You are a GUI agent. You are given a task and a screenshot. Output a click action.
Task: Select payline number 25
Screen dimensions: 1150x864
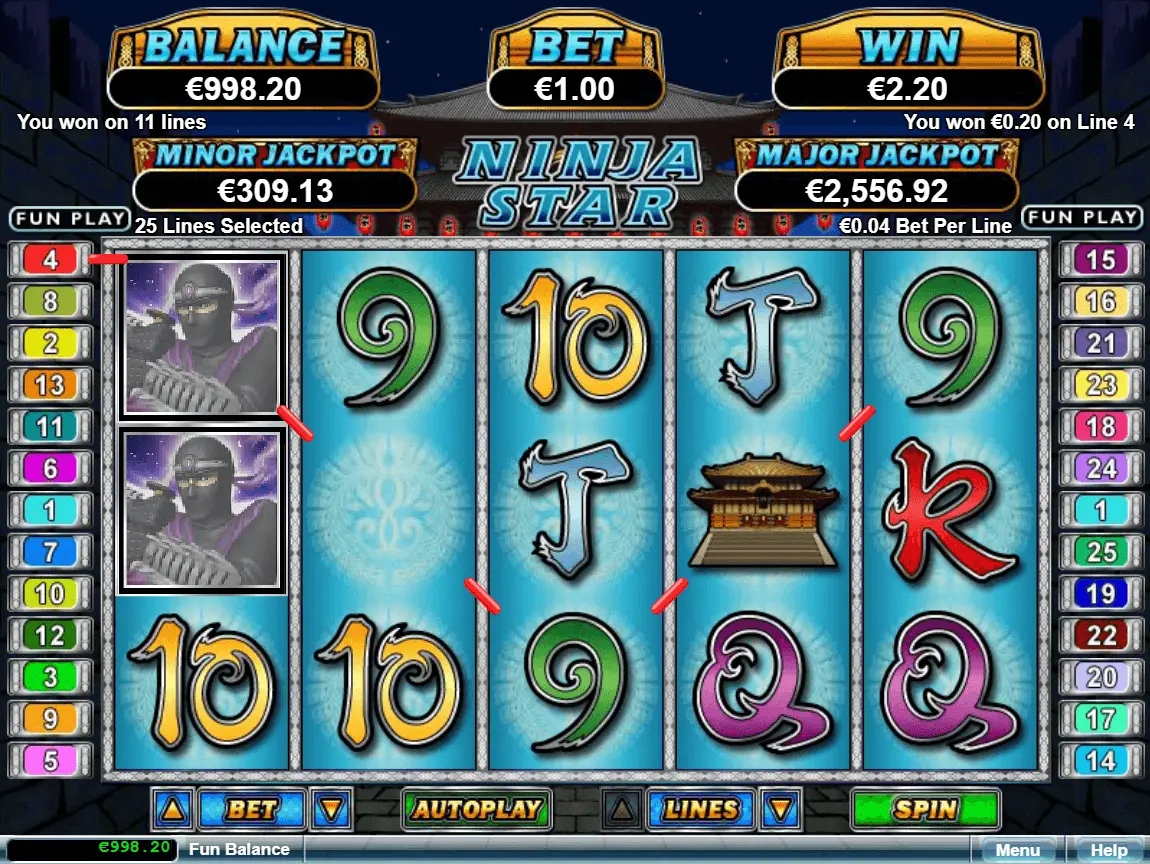pyautogui.click(x=1100, y=551)
